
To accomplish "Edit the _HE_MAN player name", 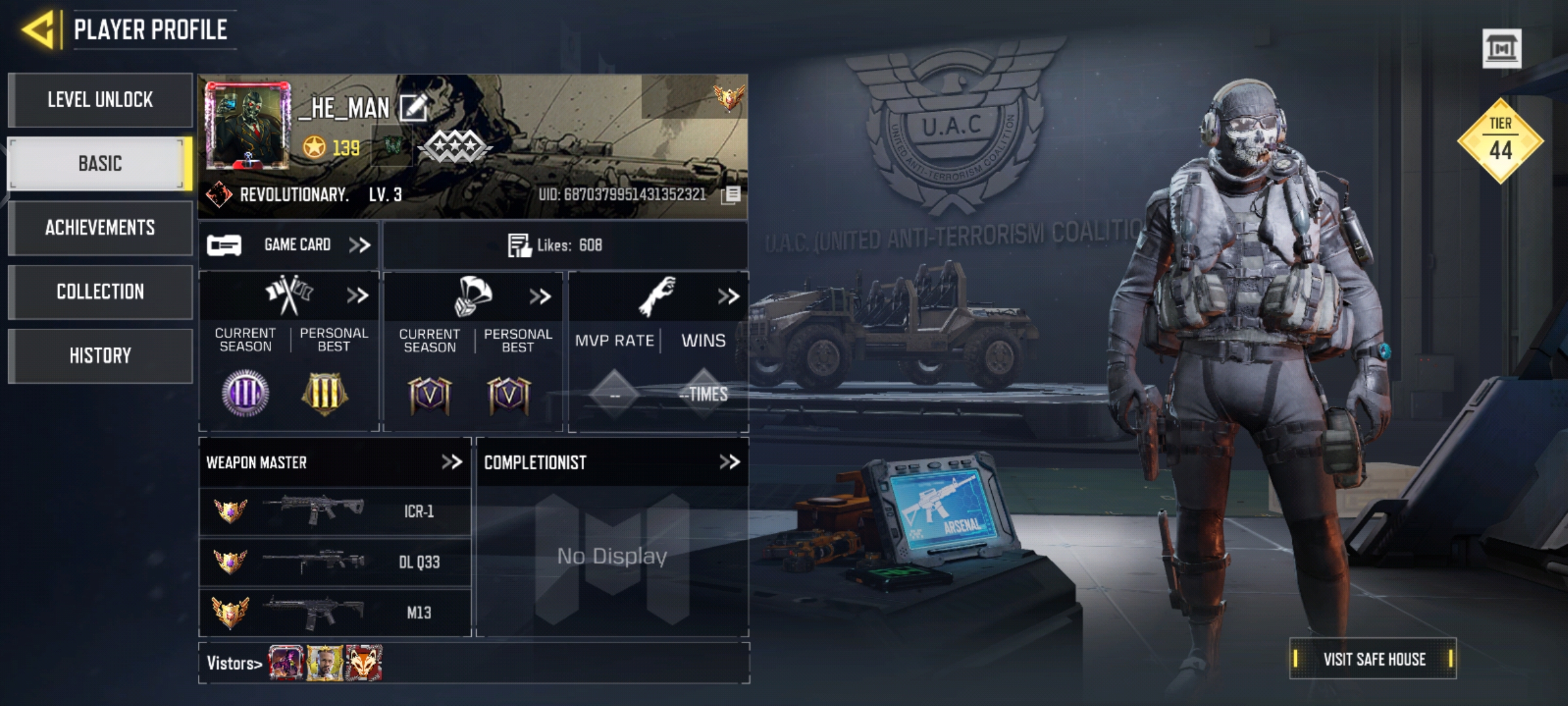I will coord(414,108).
